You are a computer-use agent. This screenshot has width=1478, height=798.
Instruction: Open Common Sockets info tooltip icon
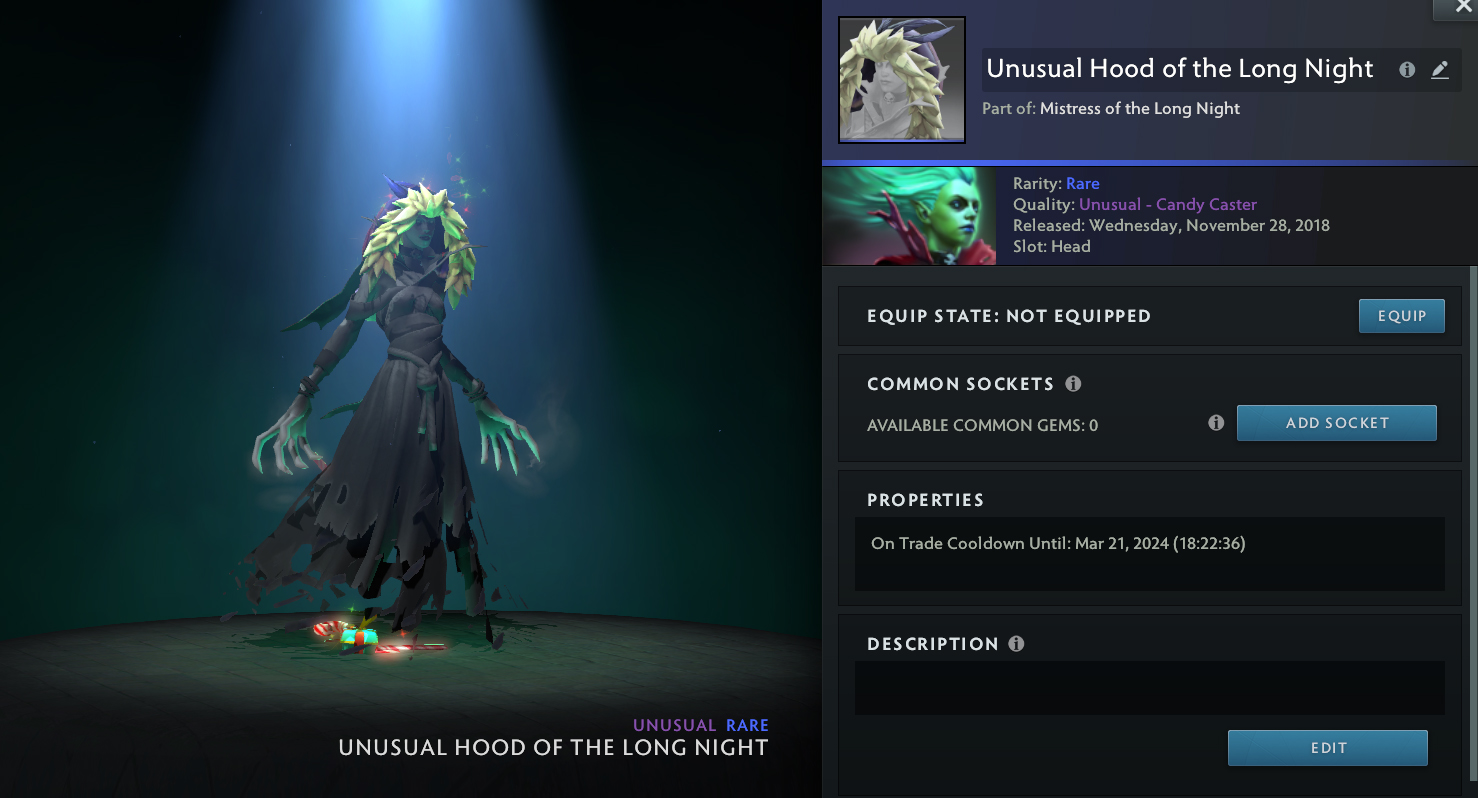1073,384
